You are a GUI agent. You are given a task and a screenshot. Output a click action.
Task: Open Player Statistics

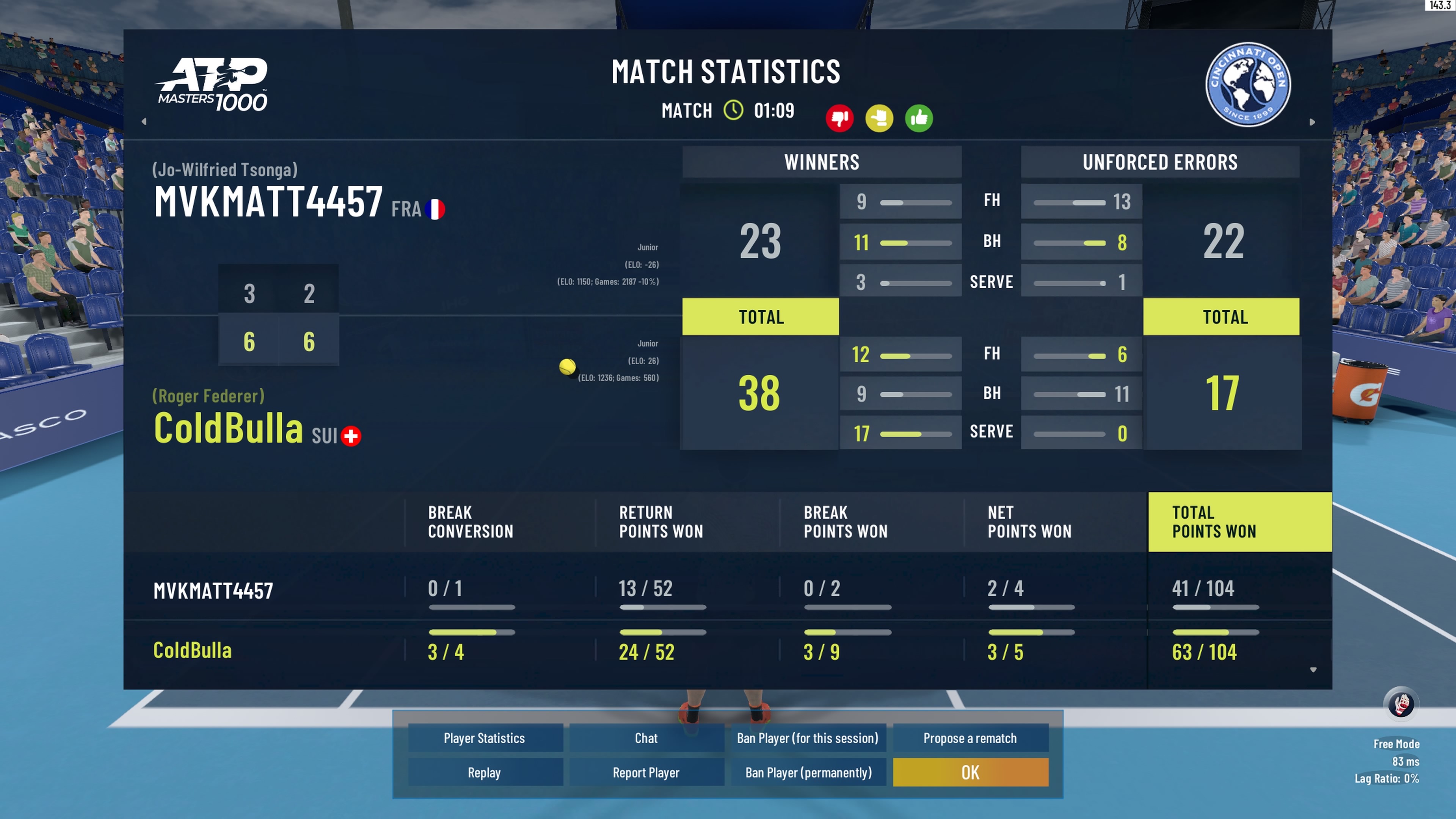click(485, 738)
